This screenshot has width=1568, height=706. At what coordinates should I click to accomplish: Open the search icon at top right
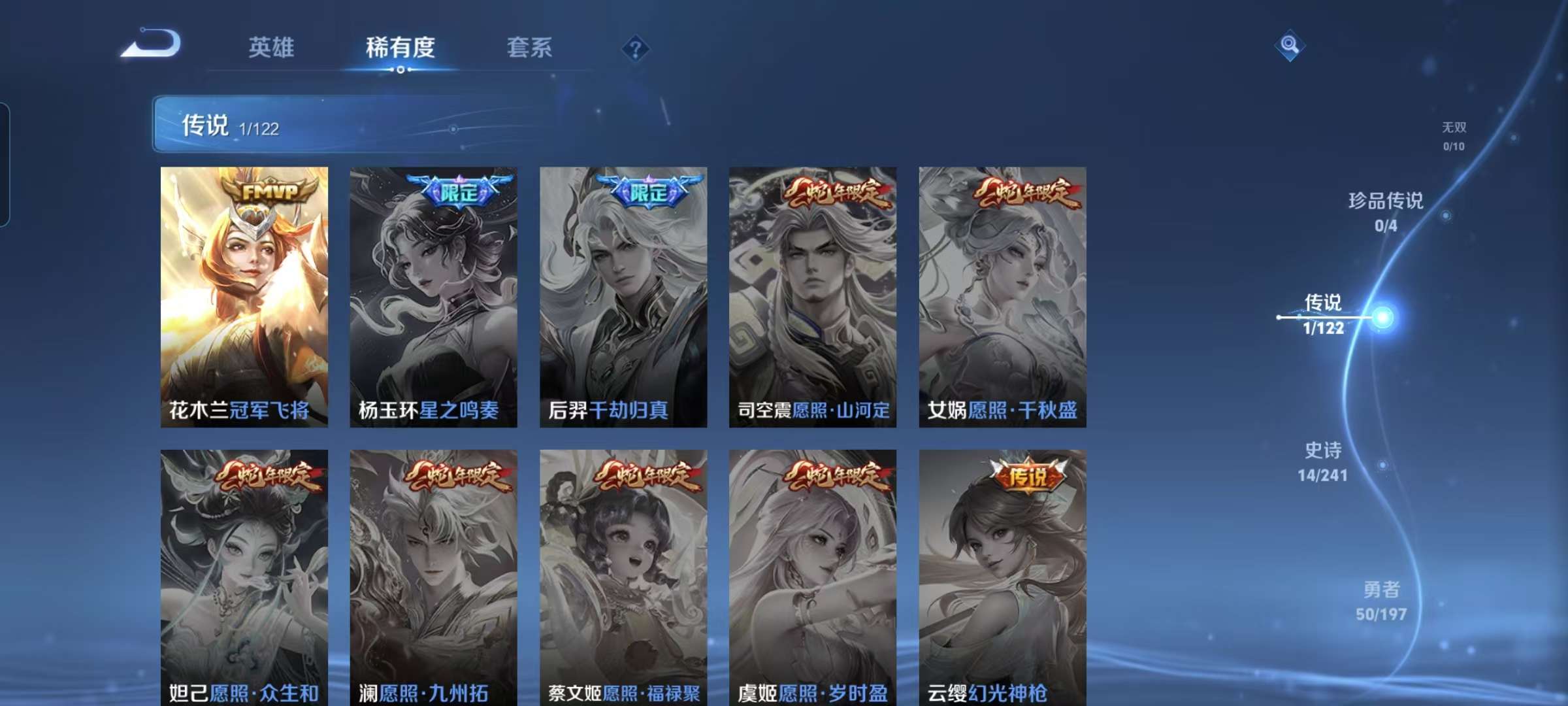coord(1290,44)
